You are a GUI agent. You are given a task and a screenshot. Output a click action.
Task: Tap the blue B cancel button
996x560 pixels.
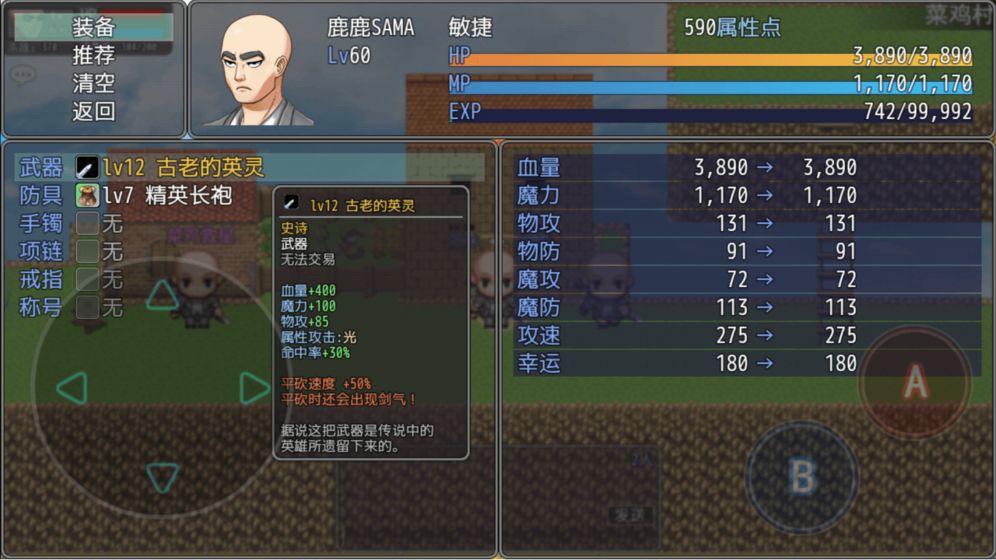point(802,476)
